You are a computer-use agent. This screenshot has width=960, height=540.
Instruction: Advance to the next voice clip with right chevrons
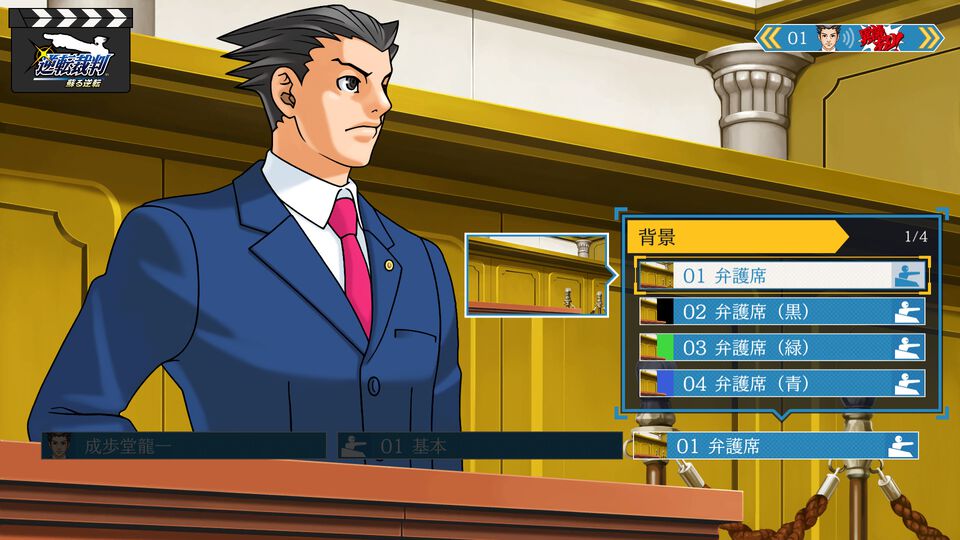tap(928, 38)
